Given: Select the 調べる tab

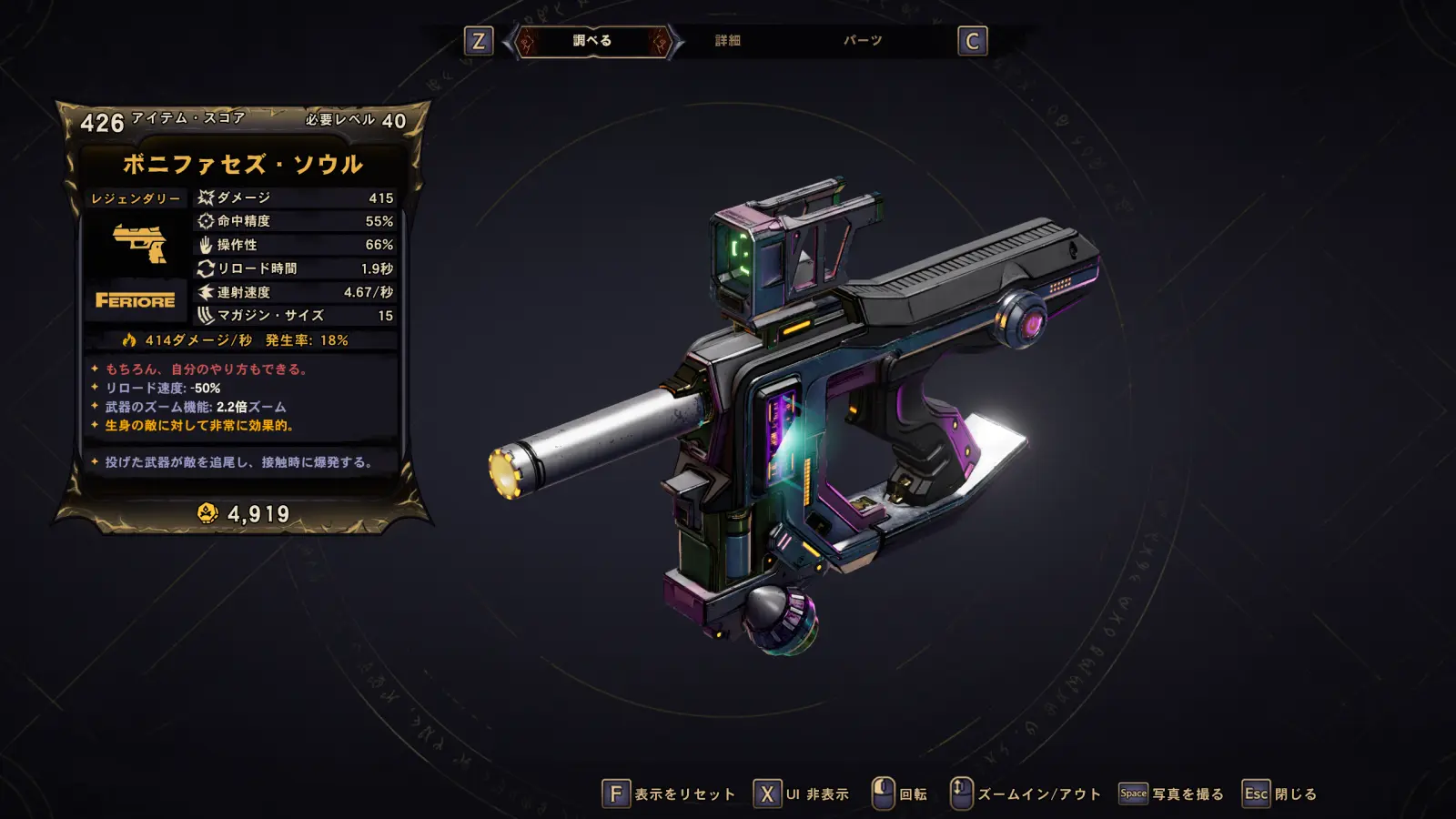Looking at the screenshot, I should click(592, 41).
